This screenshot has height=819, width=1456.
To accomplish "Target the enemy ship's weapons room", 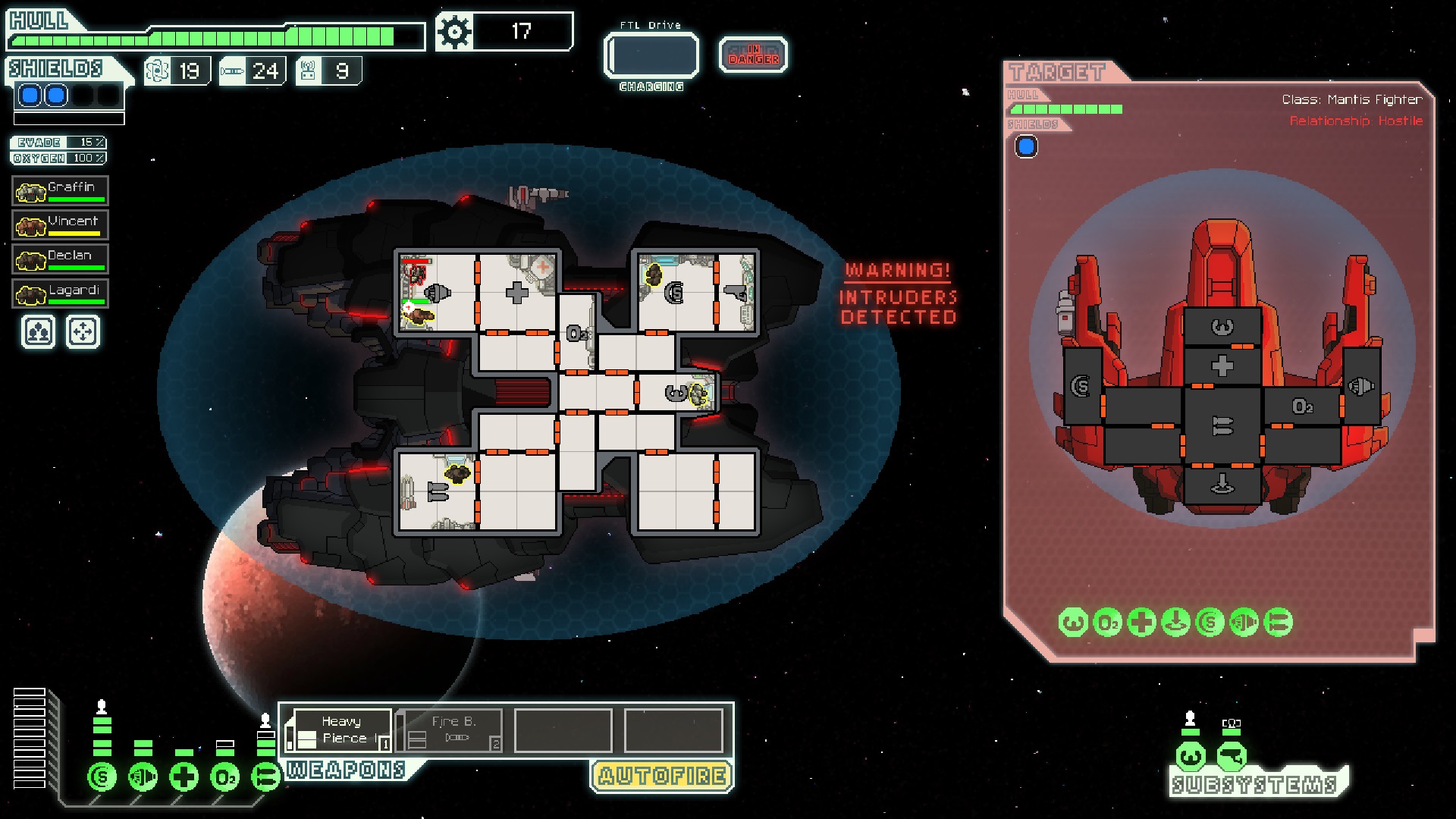I will coord(1222,425).
